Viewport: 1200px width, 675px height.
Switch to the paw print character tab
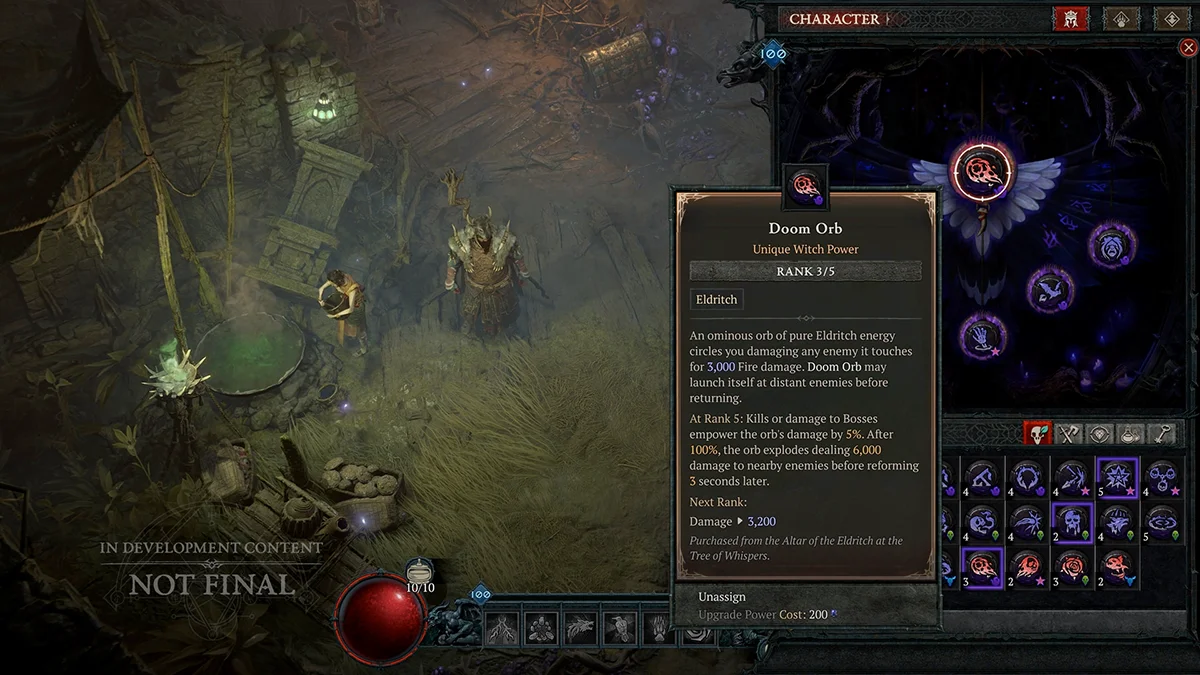point(1121,19)
